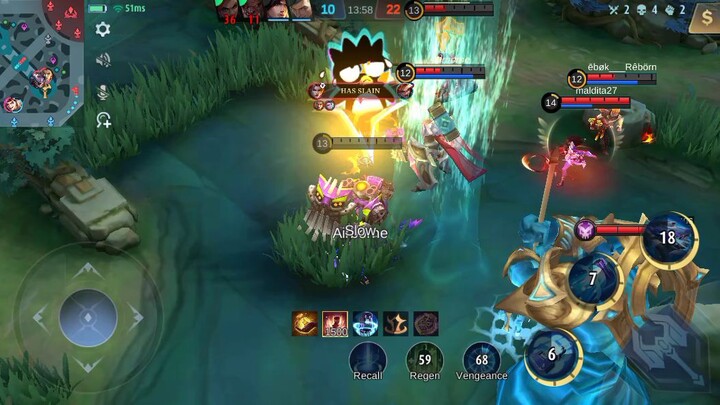Image resolution: width=720 pixels, height=405 pixels.
Task: Activate the Recall spell
Action: point(368,359)
